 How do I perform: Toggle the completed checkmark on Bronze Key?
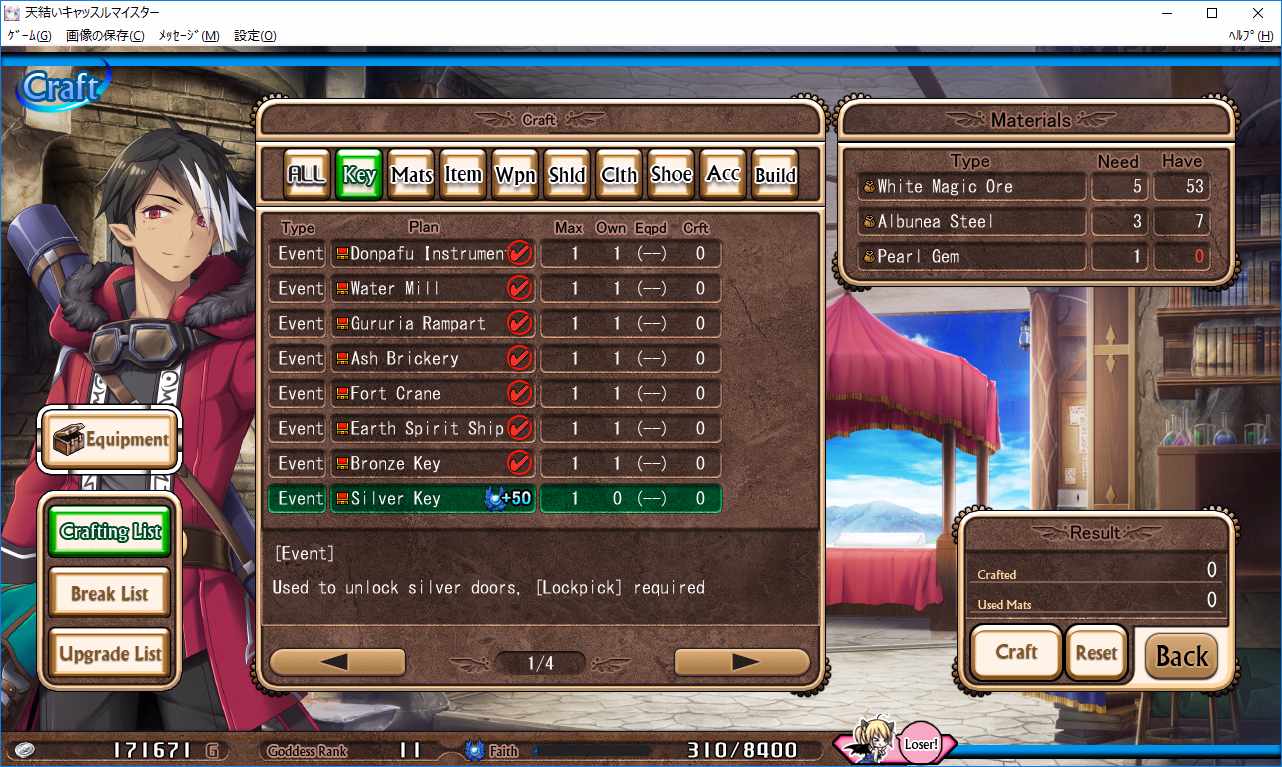pyautogui.click(x=519, y=463)
